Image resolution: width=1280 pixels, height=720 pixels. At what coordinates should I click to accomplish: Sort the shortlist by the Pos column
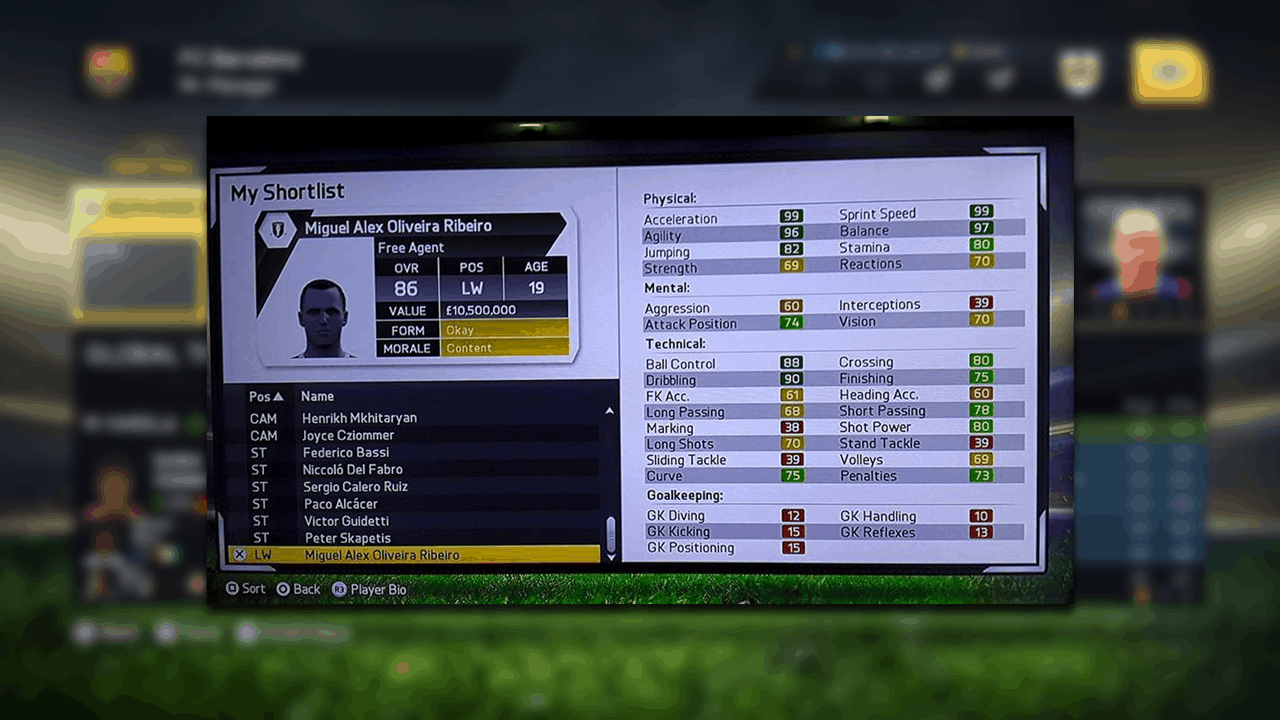265,397
